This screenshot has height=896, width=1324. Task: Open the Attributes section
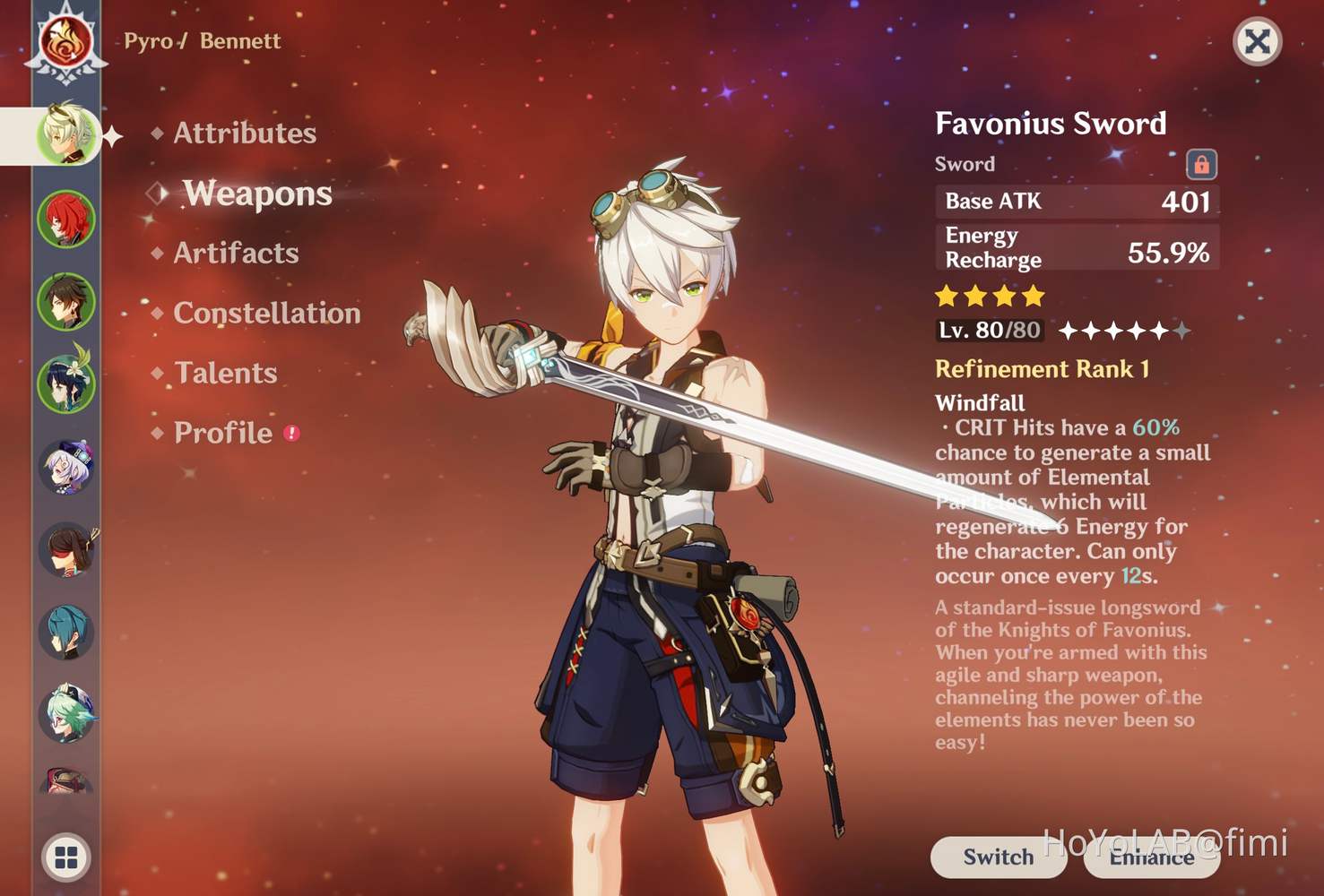coord(244,133)
